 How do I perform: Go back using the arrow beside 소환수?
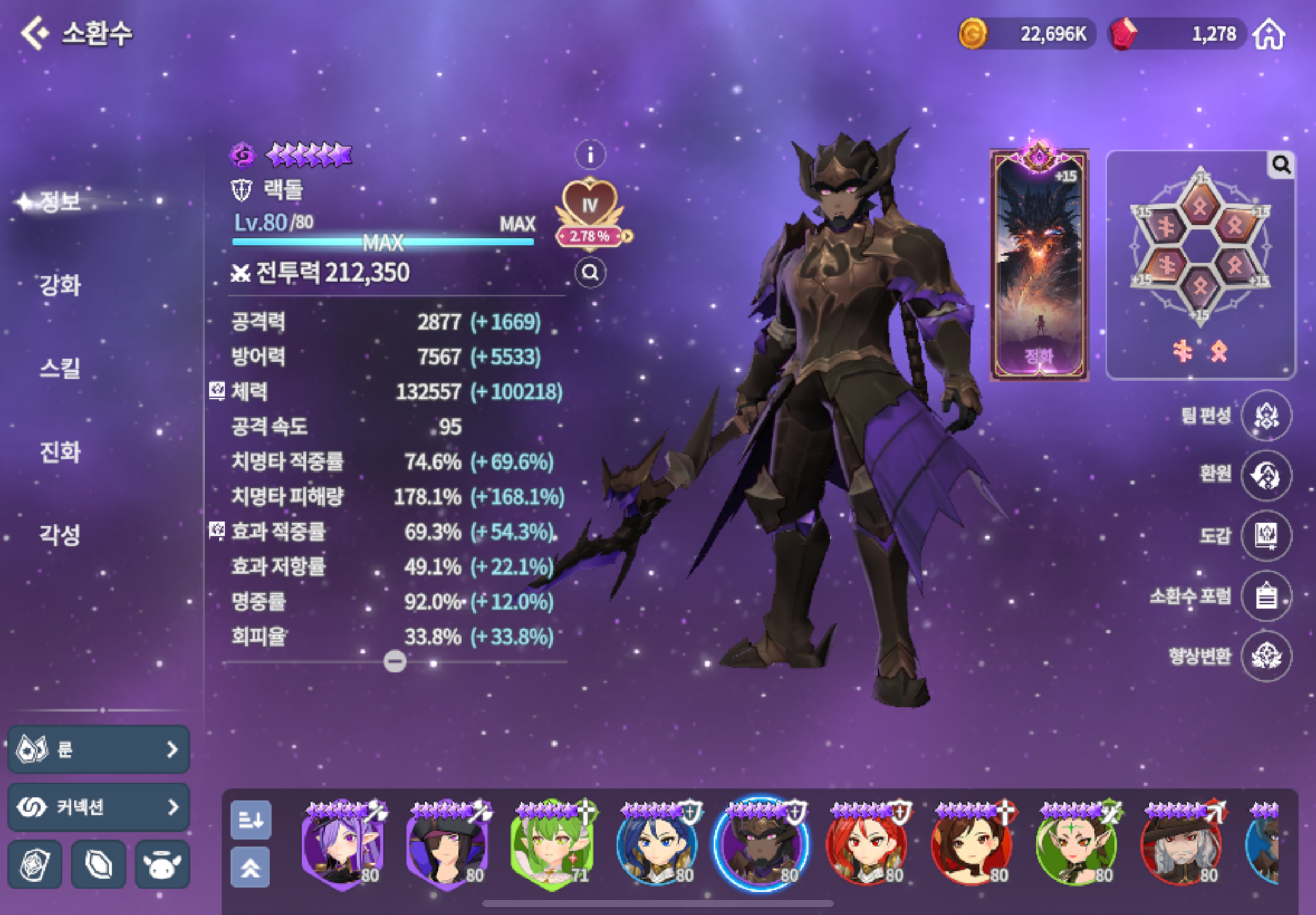point(35,33)
